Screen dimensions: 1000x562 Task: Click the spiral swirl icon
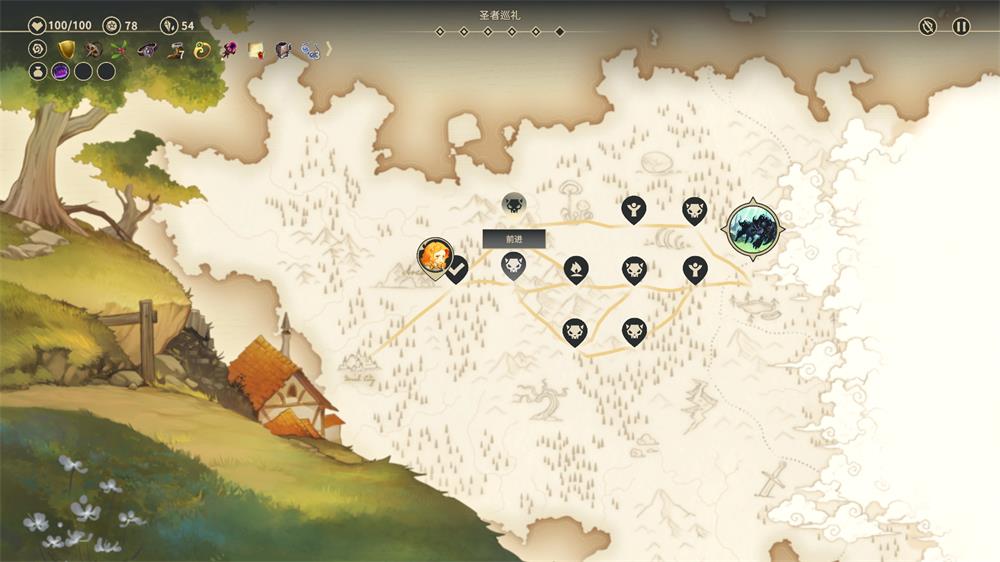(x=38, y=49)
